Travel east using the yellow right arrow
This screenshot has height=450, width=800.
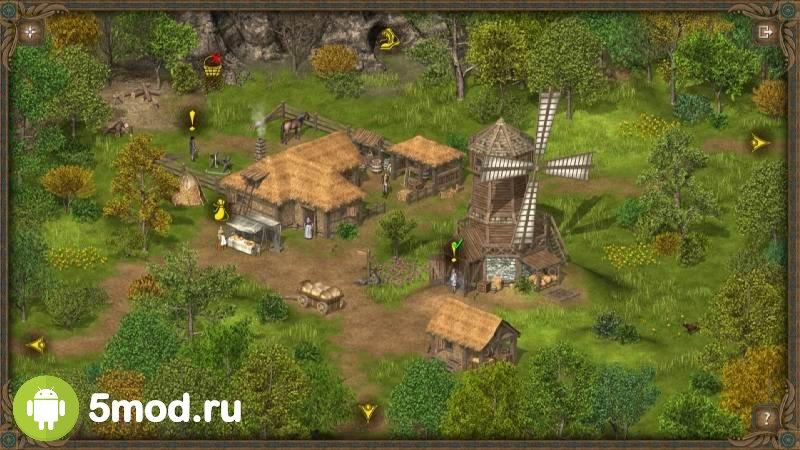tap(759, 143)
